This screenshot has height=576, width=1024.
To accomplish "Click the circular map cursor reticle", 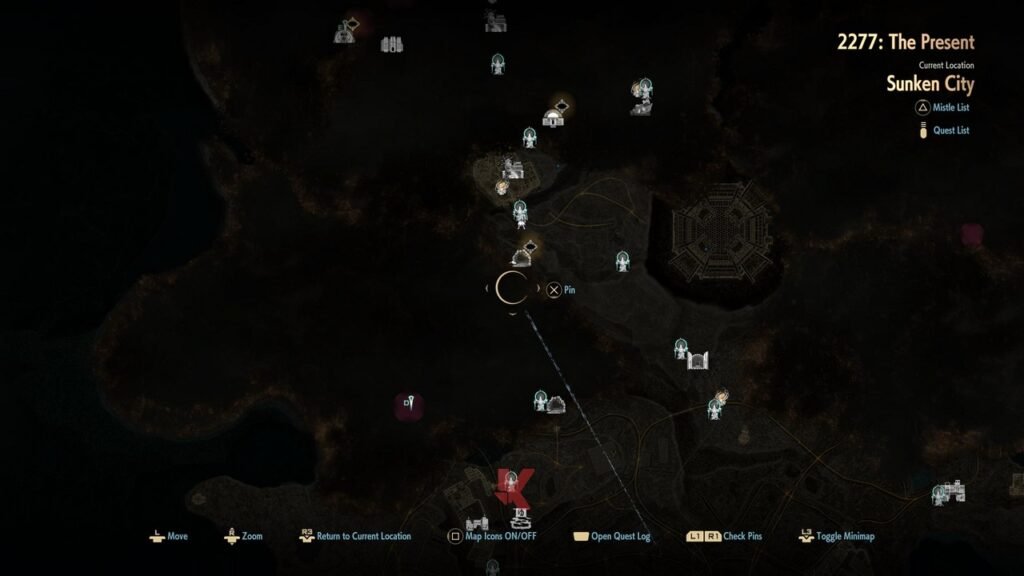I will (513, 289).
